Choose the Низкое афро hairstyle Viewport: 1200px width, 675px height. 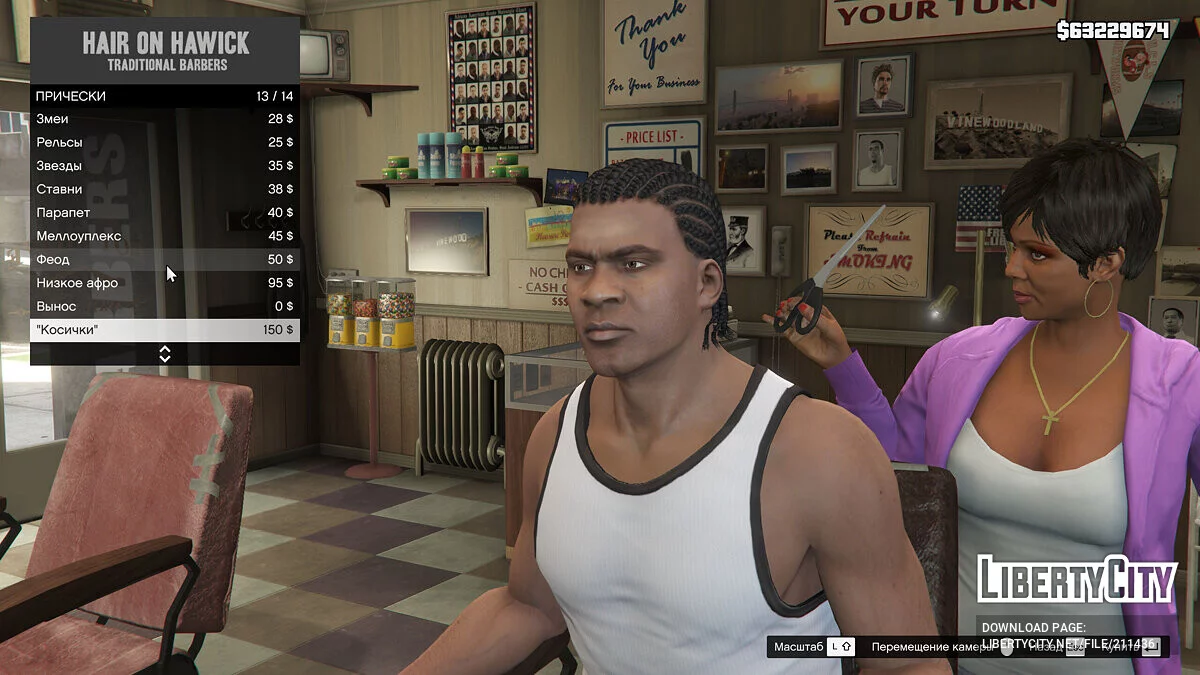click(164, 283)
